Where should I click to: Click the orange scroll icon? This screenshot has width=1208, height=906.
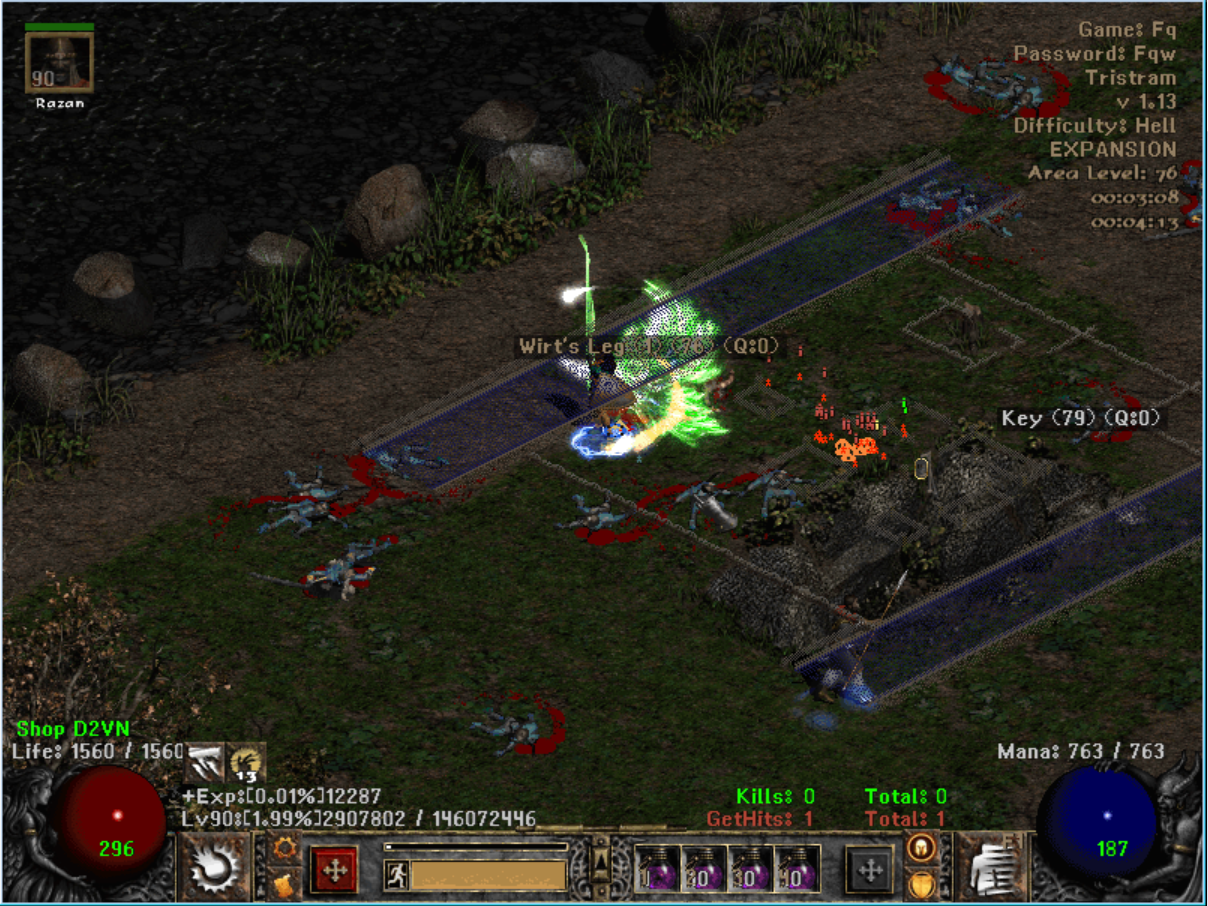[x=285, y=884]
